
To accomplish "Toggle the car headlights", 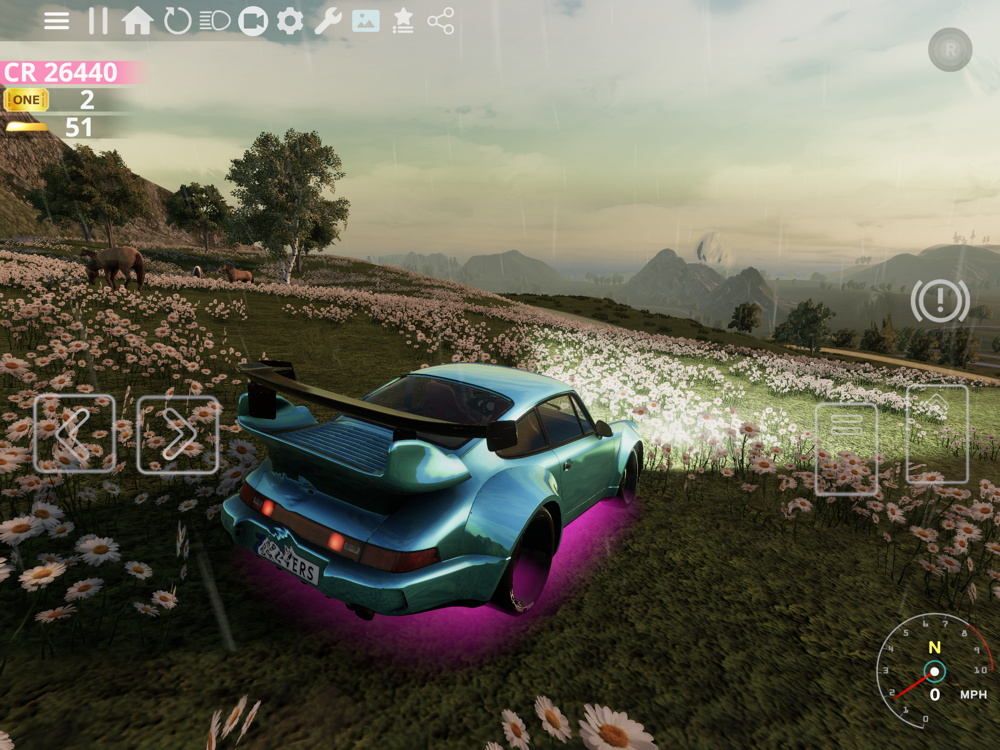I will coord(215,21).
